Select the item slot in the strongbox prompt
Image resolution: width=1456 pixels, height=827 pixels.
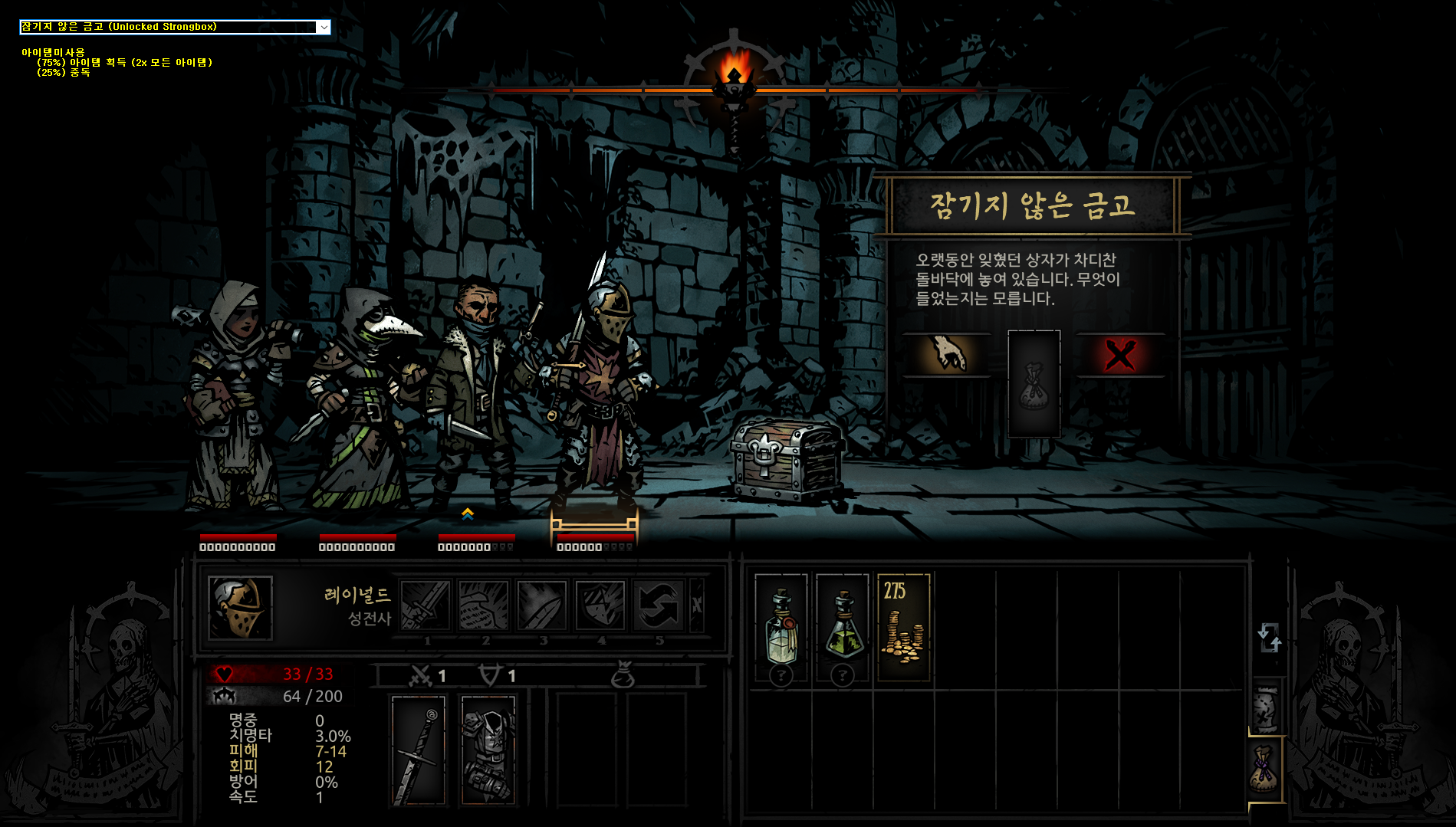1034,384
